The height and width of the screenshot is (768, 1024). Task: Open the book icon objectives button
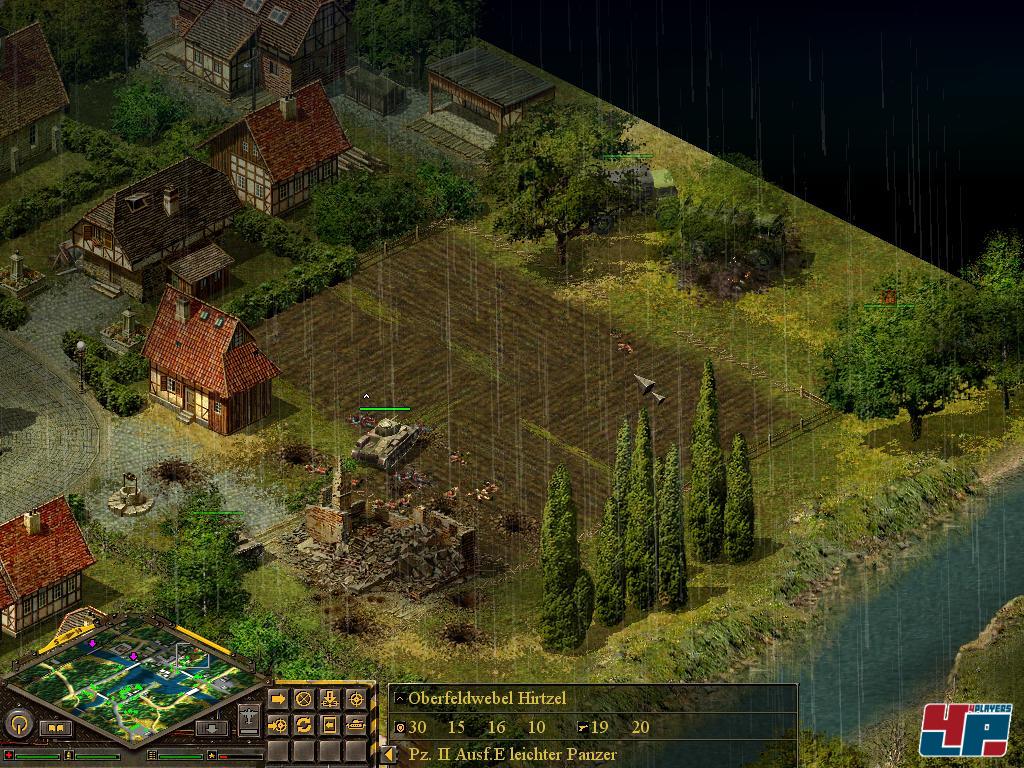55,728
